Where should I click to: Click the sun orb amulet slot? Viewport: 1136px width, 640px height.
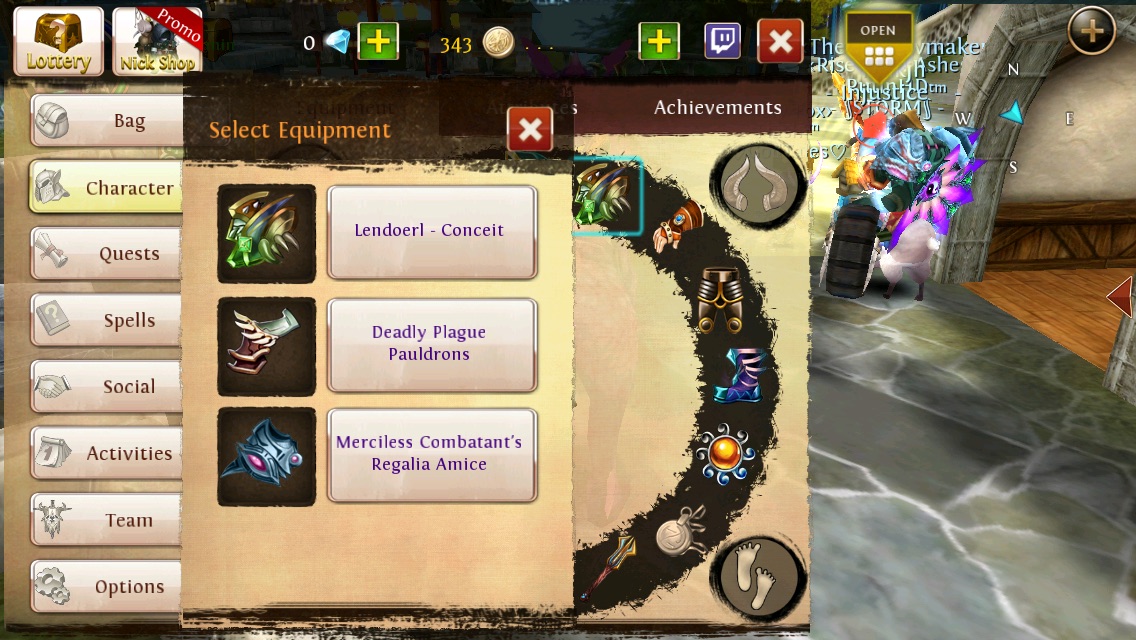coord(725,455)
